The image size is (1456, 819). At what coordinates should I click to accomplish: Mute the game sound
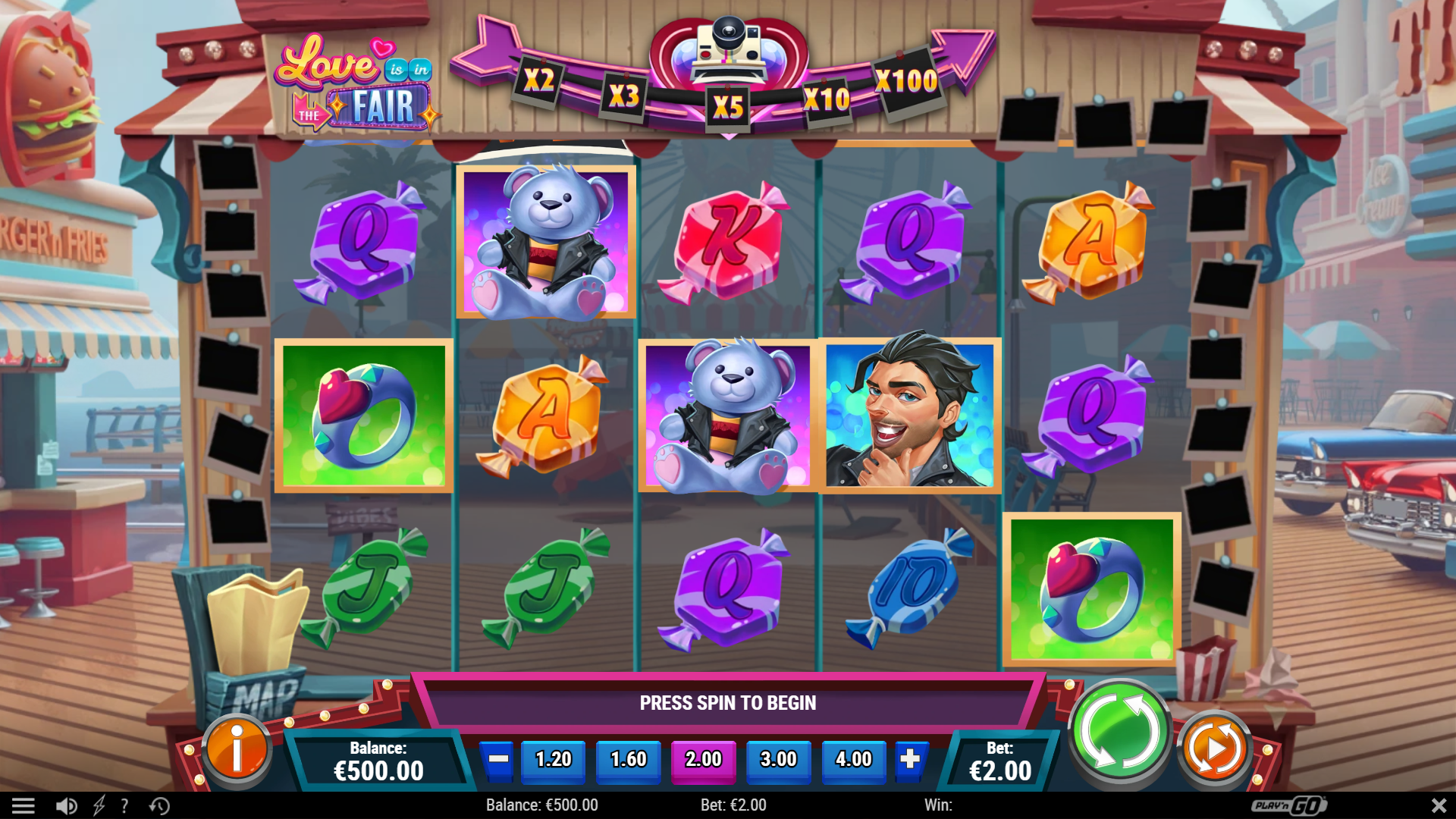point(65,805)
